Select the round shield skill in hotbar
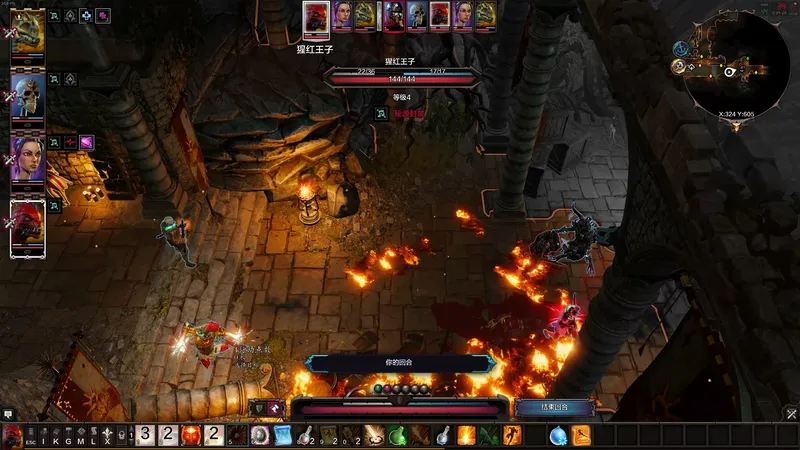Screen dimensions: 800x450 (260, 436)
